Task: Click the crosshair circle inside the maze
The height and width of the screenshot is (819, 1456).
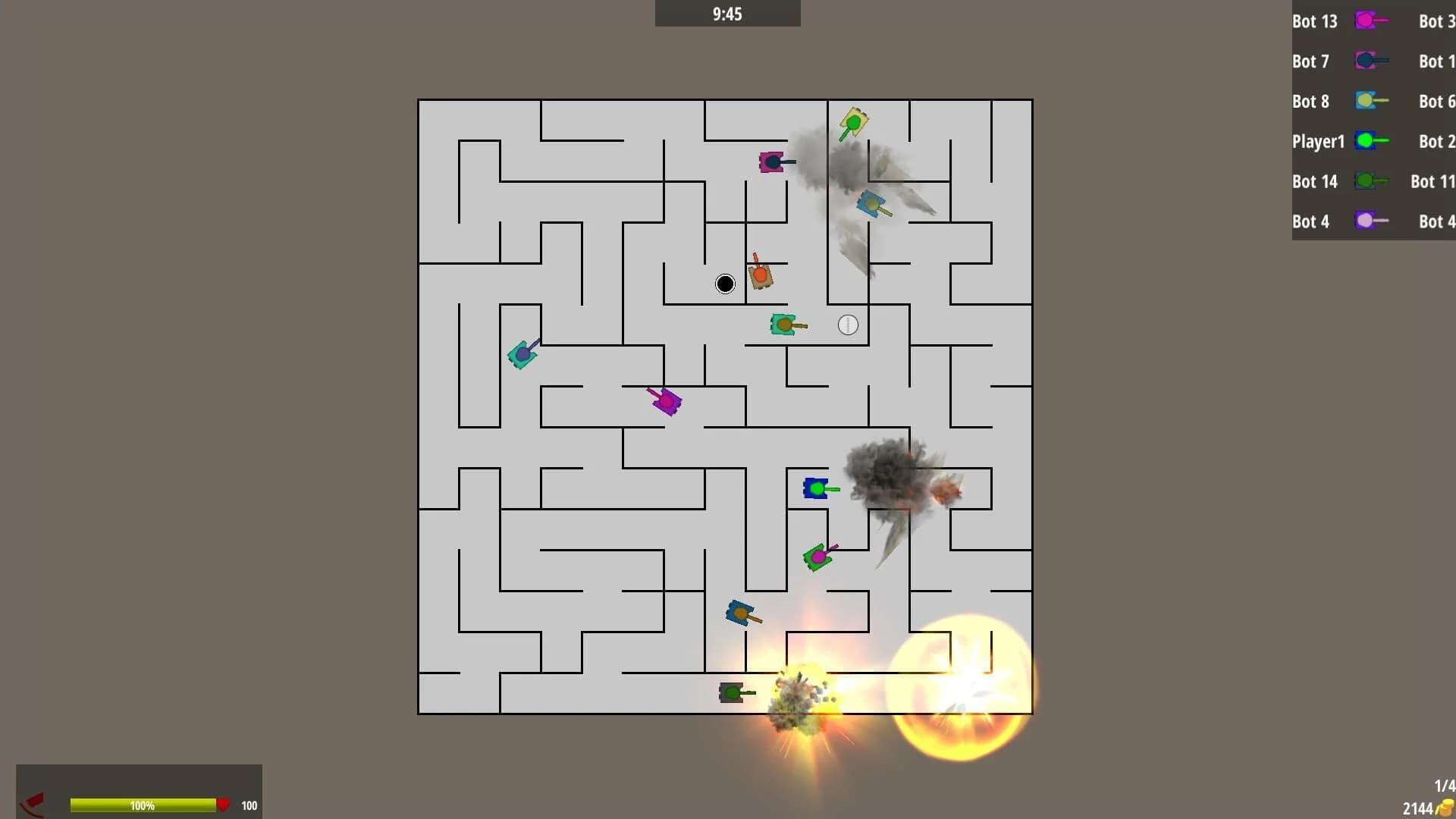Action: (847, 325)
